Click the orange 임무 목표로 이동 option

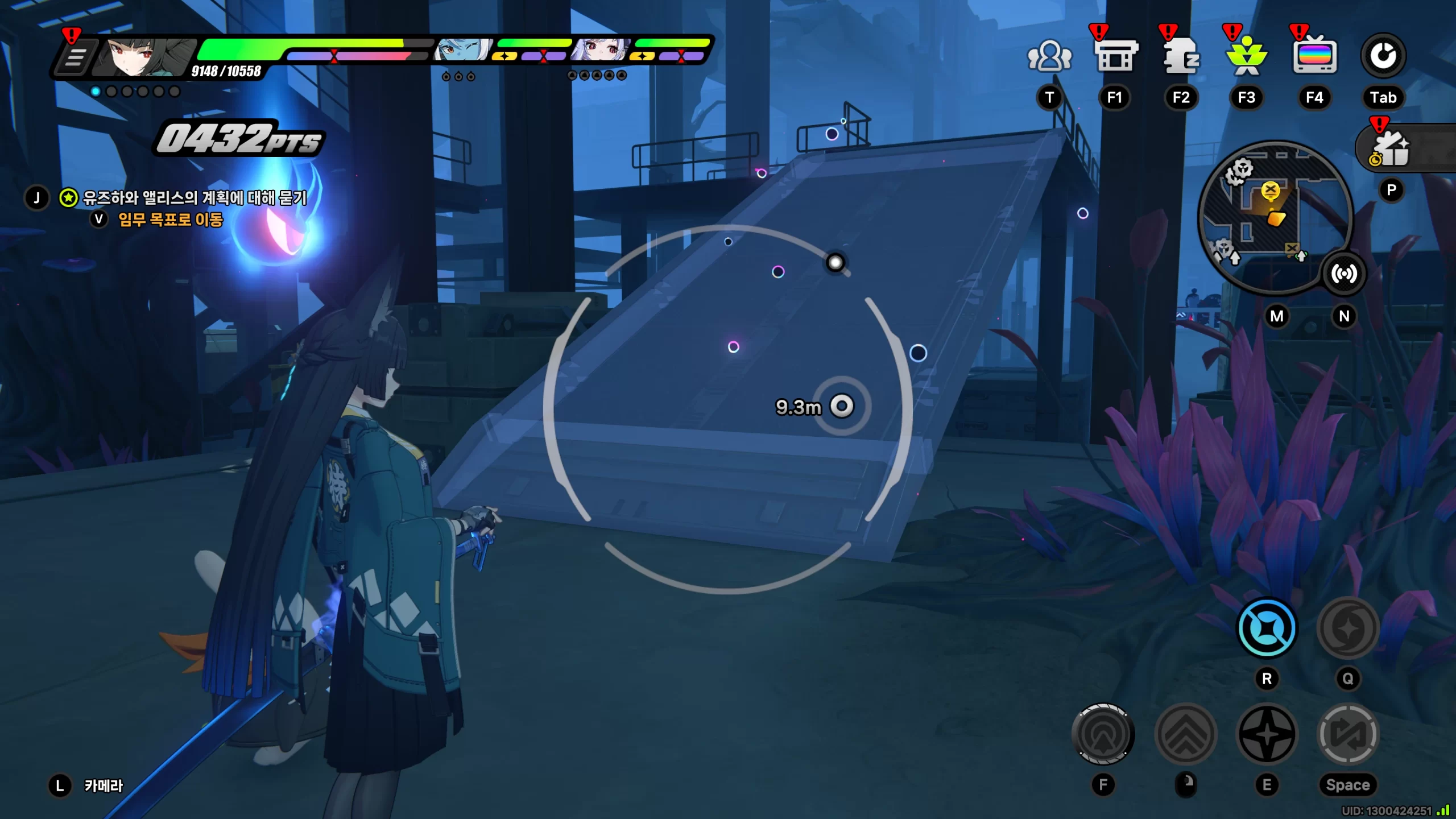tap(170, 220)
